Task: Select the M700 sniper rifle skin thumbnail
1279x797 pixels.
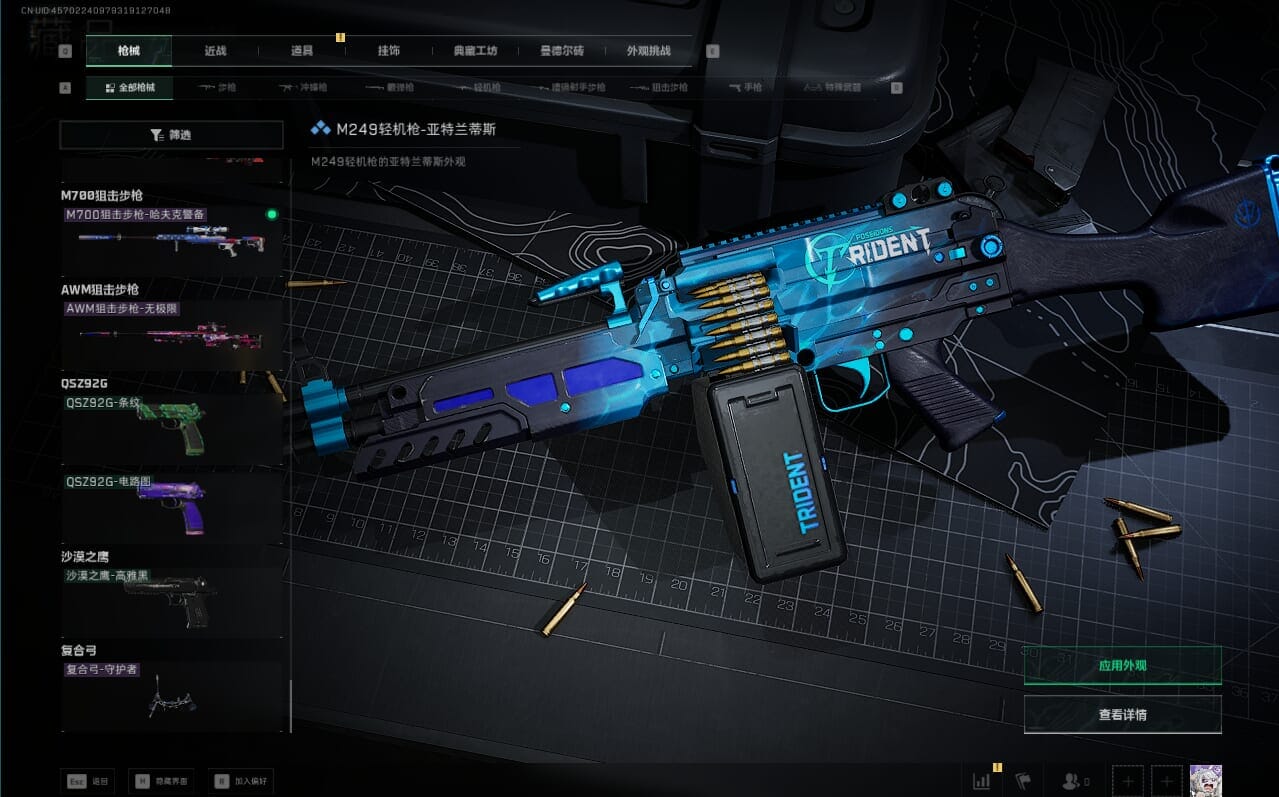Action: [170, 240]
